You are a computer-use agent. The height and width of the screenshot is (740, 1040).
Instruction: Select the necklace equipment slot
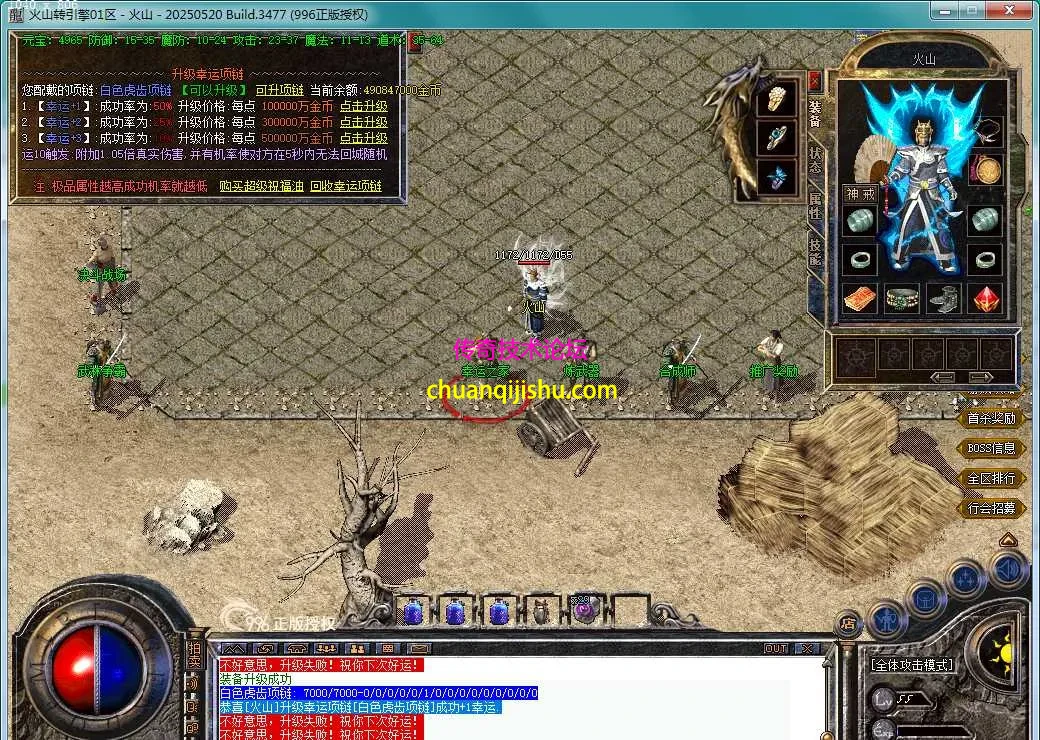[x=987, y=131]
